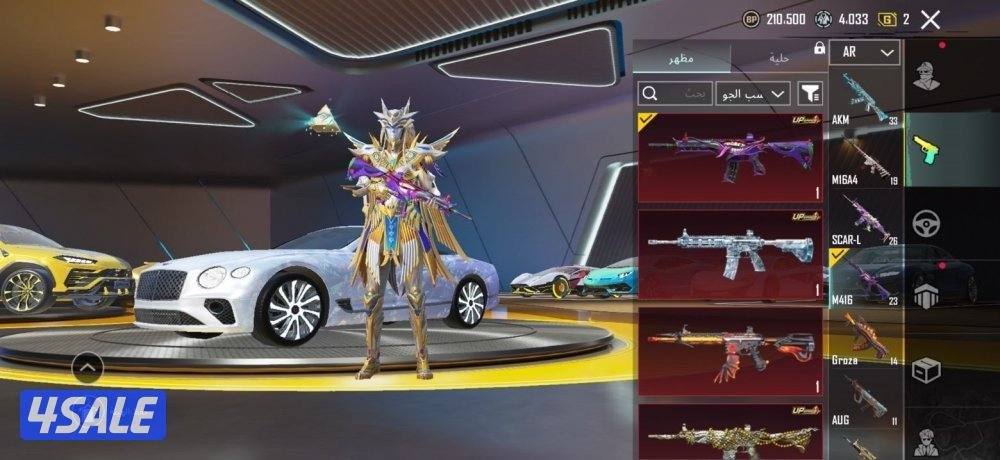Open the skin filter button
This screenshot has width=1000, height=460.
point(810,94)
